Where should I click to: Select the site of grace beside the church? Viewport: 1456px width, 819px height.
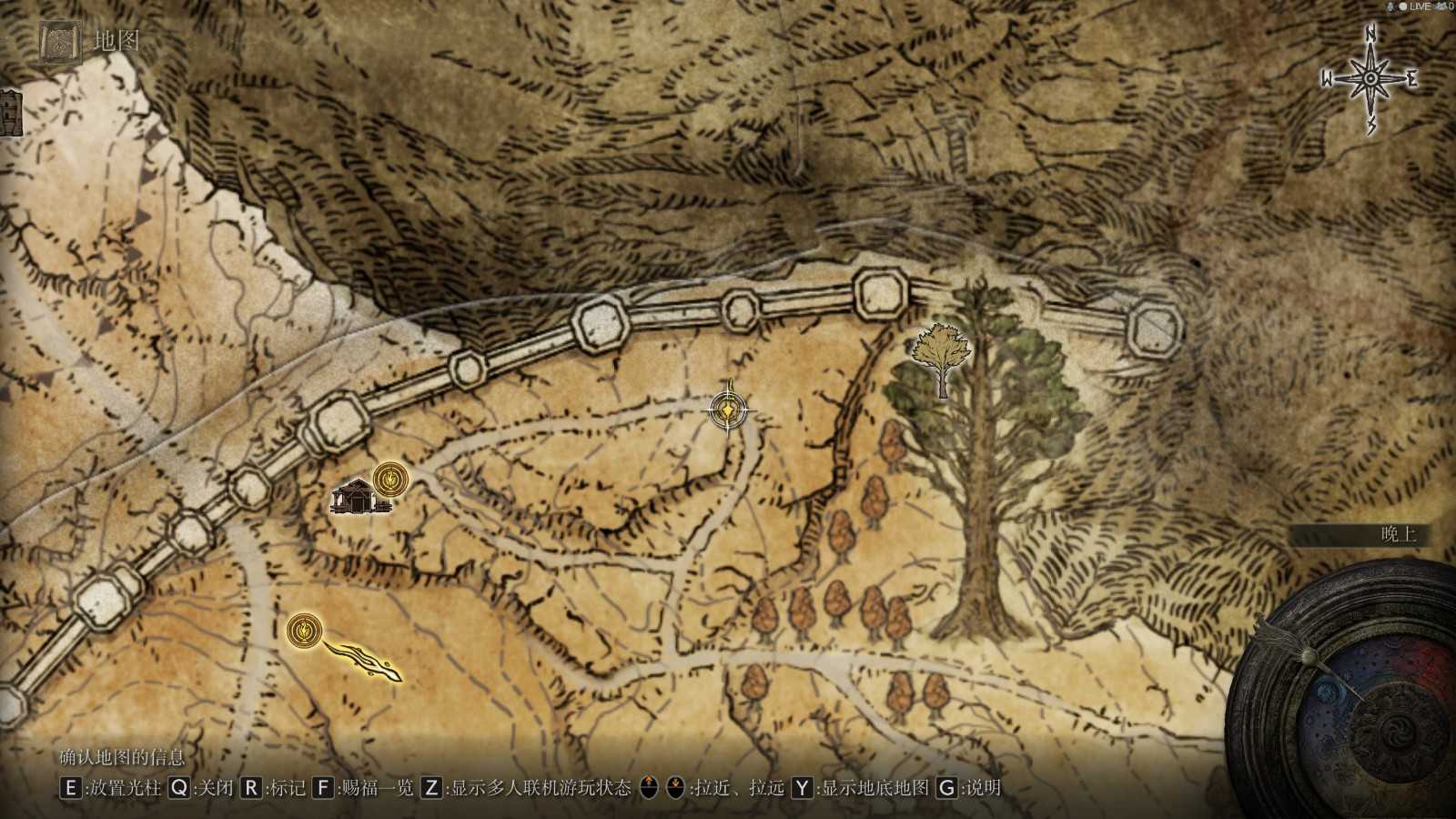coord(389,476)
